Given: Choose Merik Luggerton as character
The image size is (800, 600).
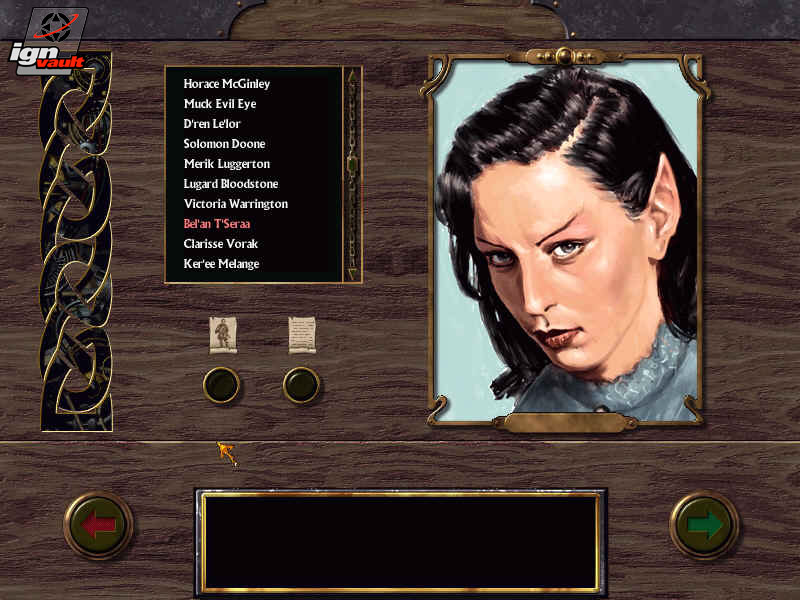Looking at the screenshot, I should coord(227,164).
